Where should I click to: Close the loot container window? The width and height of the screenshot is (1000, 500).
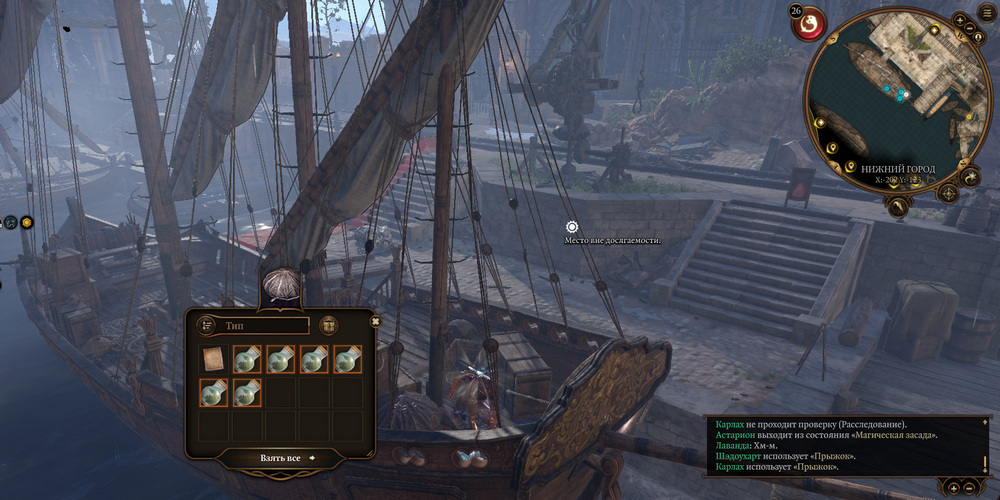pos(376,321)
